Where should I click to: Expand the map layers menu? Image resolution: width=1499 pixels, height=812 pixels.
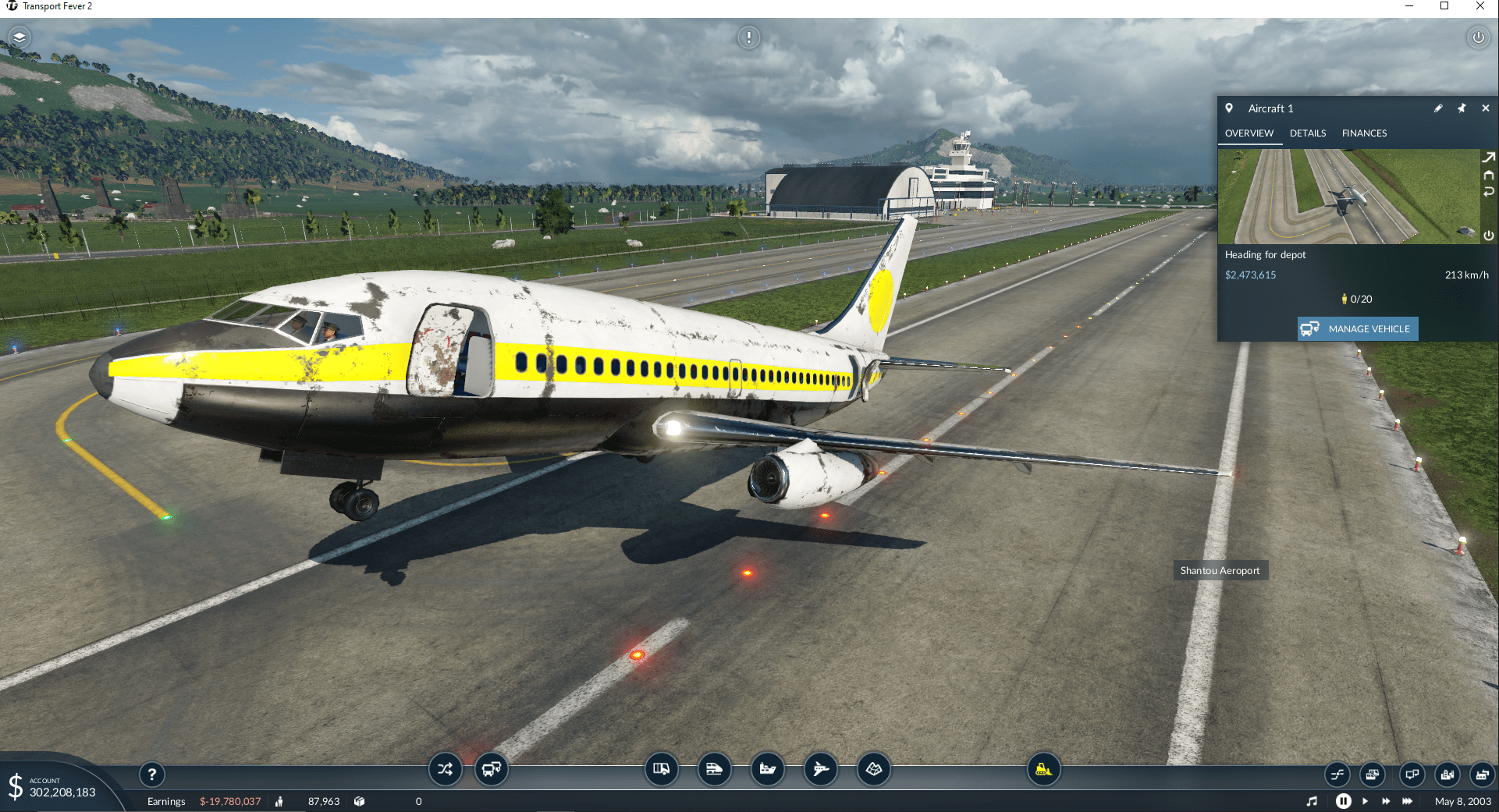coord(20,37)
